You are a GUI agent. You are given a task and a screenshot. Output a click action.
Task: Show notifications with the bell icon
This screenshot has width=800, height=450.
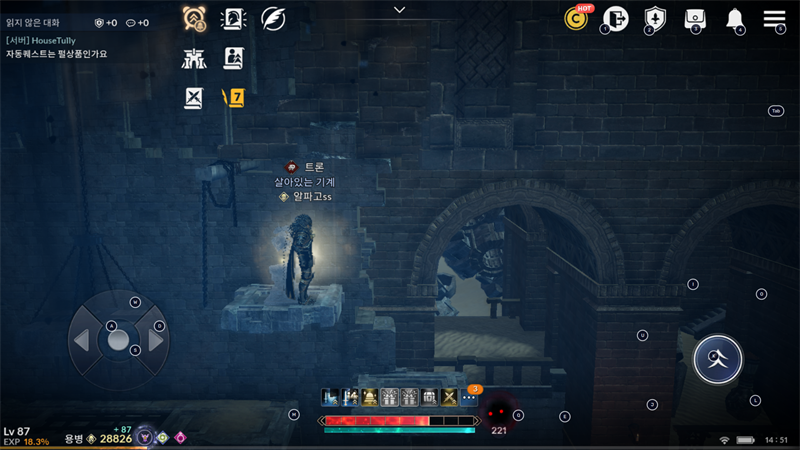(x=735, y=19)
